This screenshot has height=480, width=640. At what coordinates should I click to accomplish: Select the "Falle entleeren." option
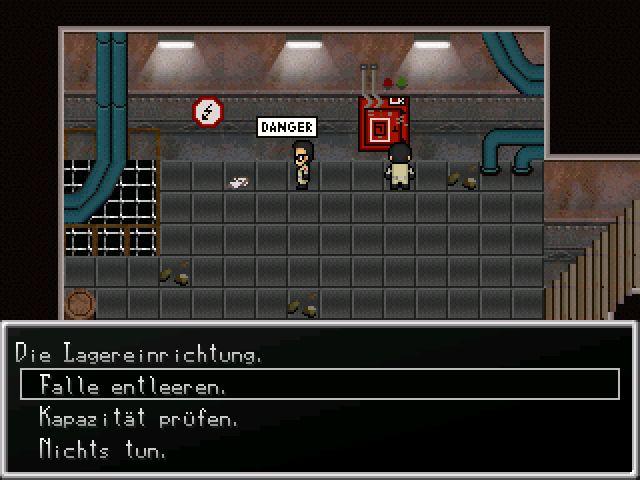tap(133, 385)
